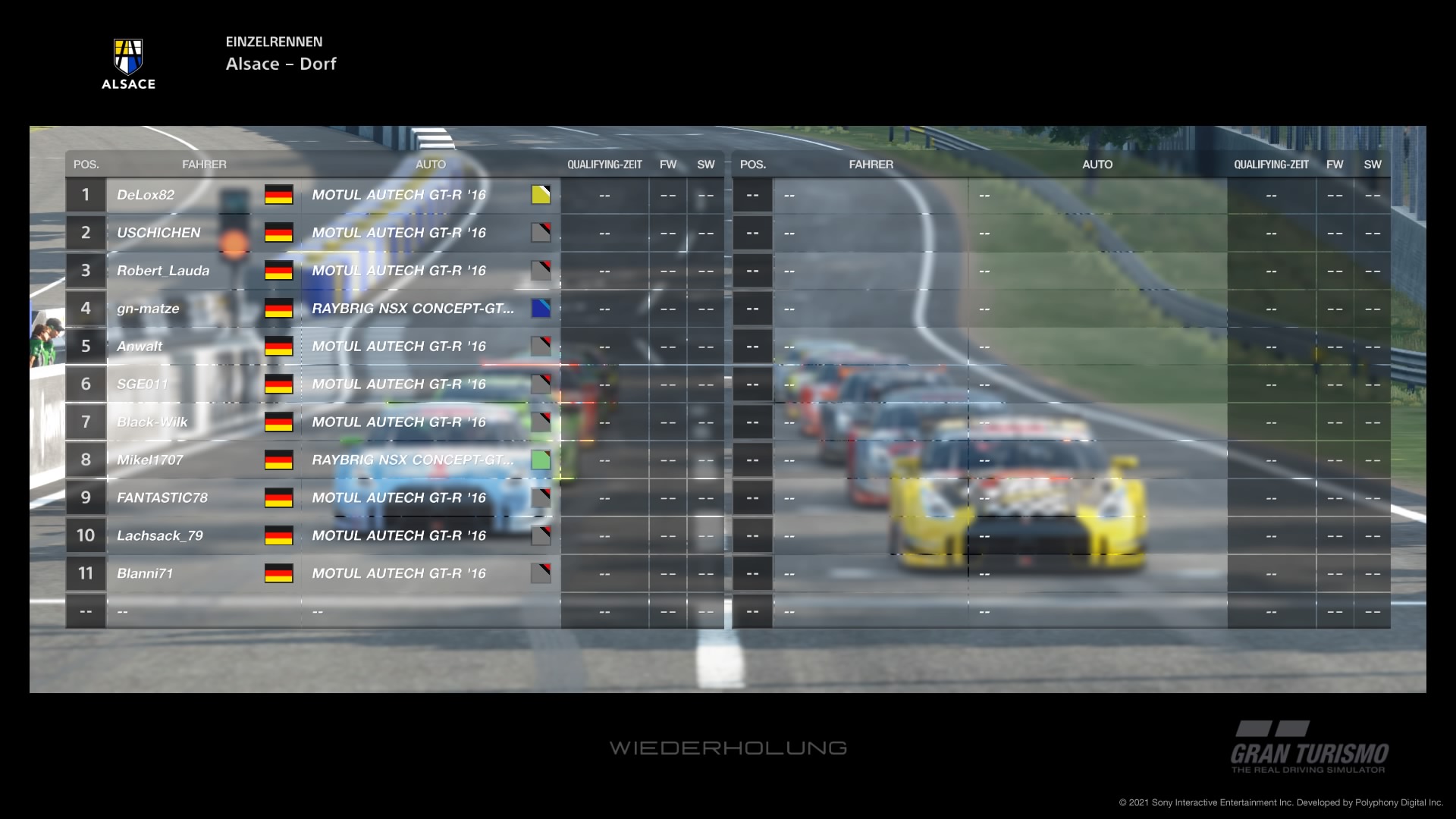Select Robert_Lauda in the starting grid
Screen dimensions: 1456x819
pyautogui.click(x=163, y=271)
